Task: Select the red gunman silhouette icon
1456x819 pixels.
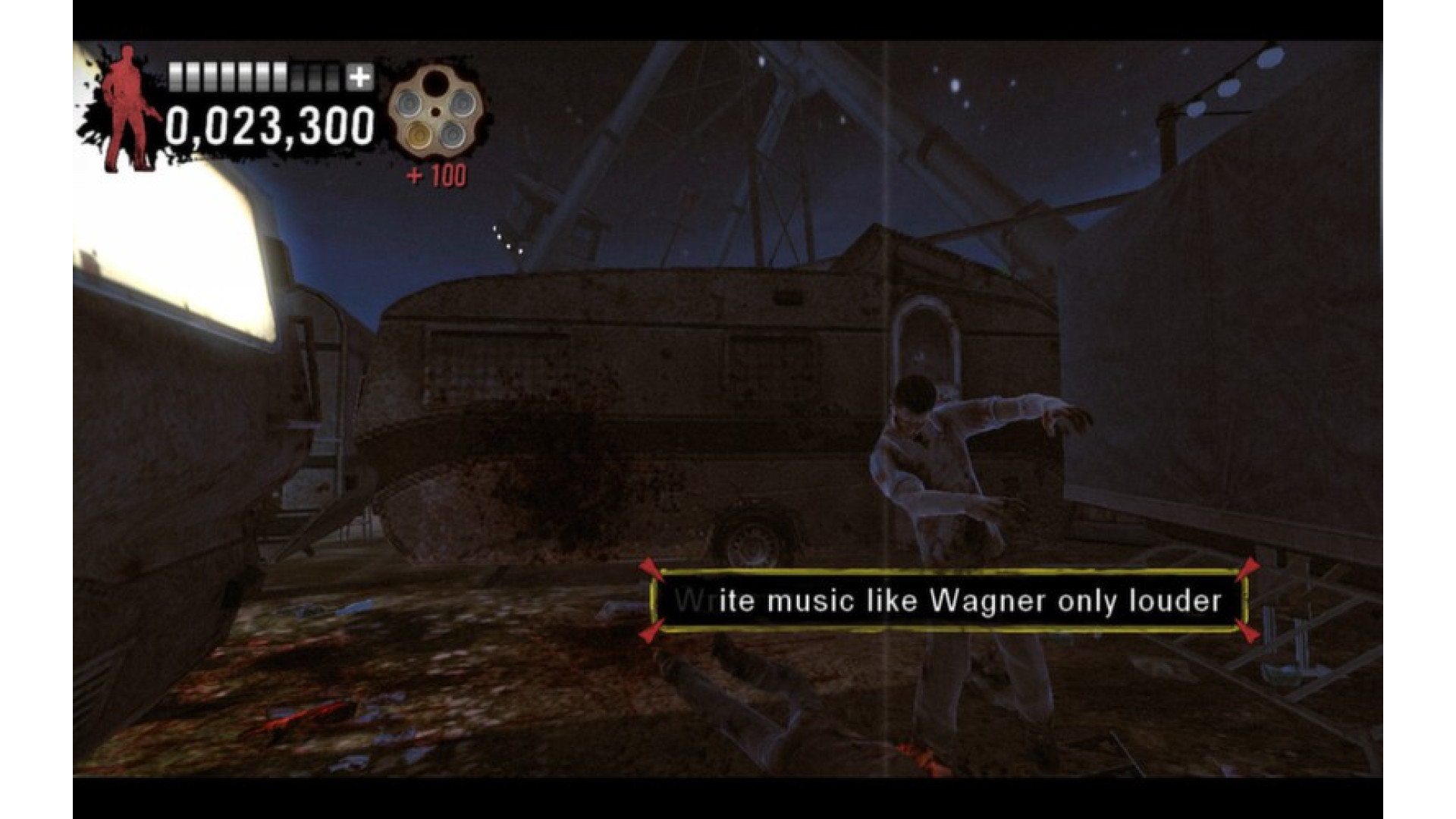Action: point(129,108)
